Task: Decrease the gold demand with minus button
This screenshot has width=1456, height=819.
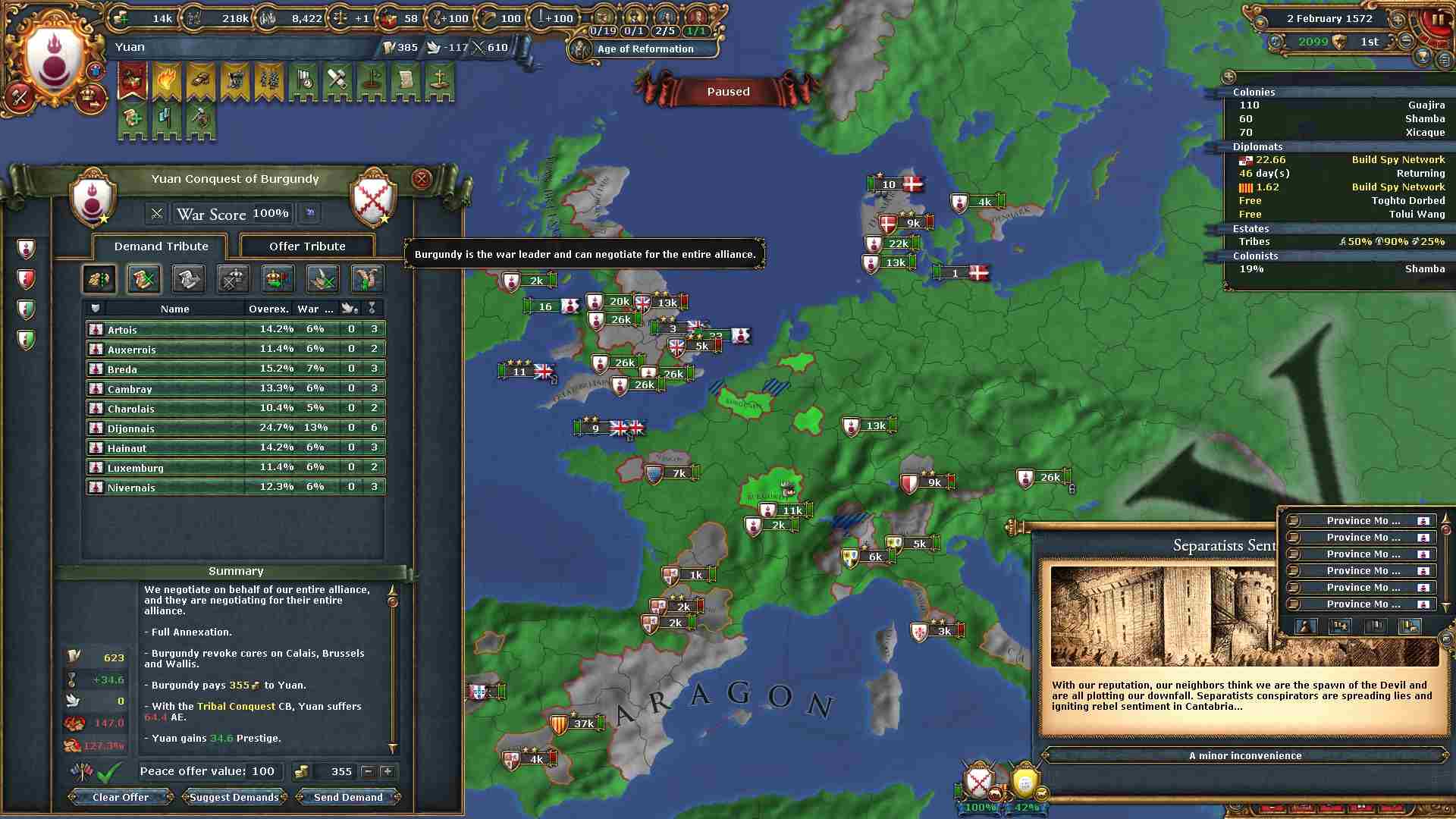Action: tap(368, 771)
